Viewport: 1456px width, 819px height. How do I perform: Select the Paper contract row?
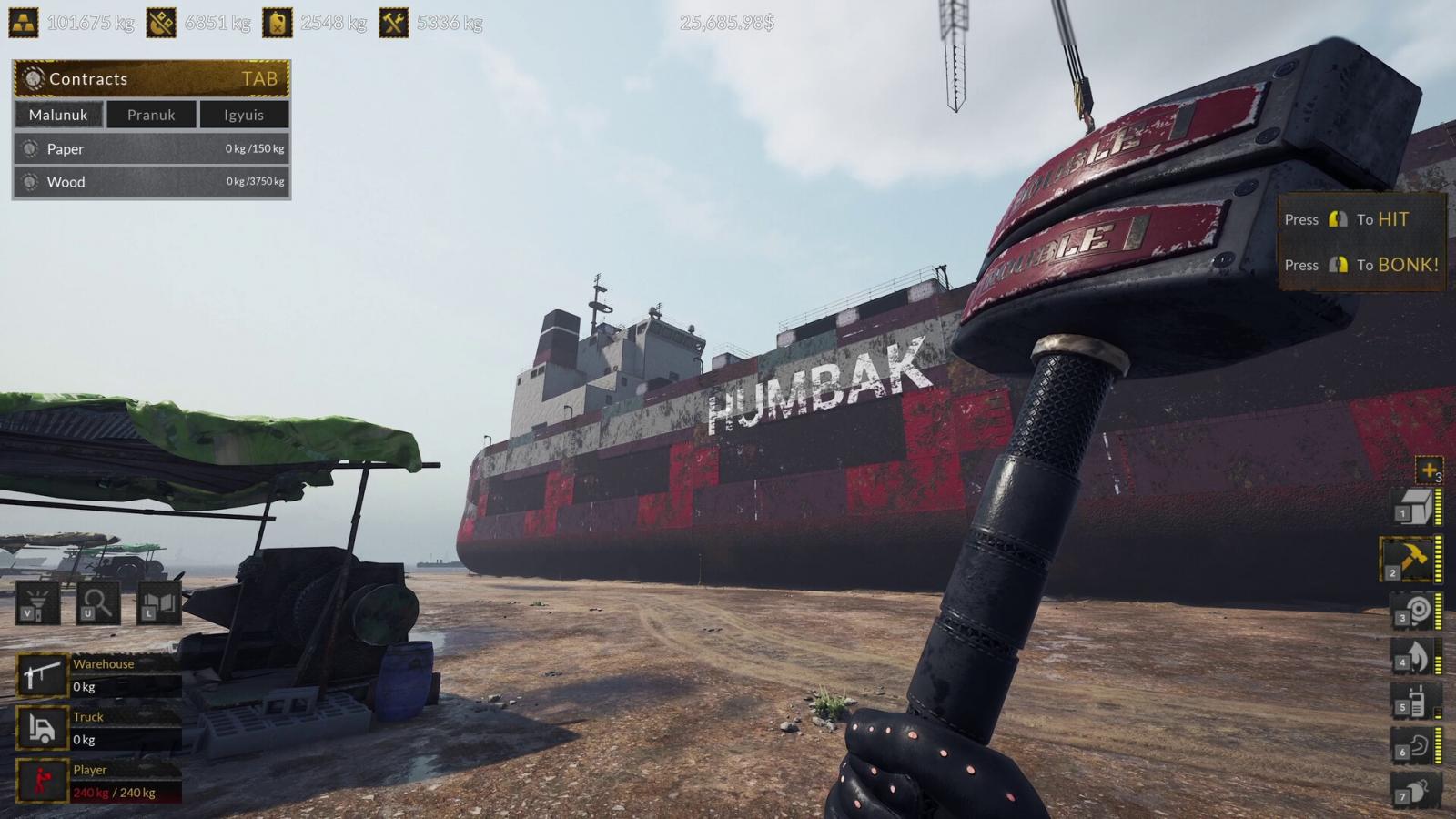(x=151, y=148)
